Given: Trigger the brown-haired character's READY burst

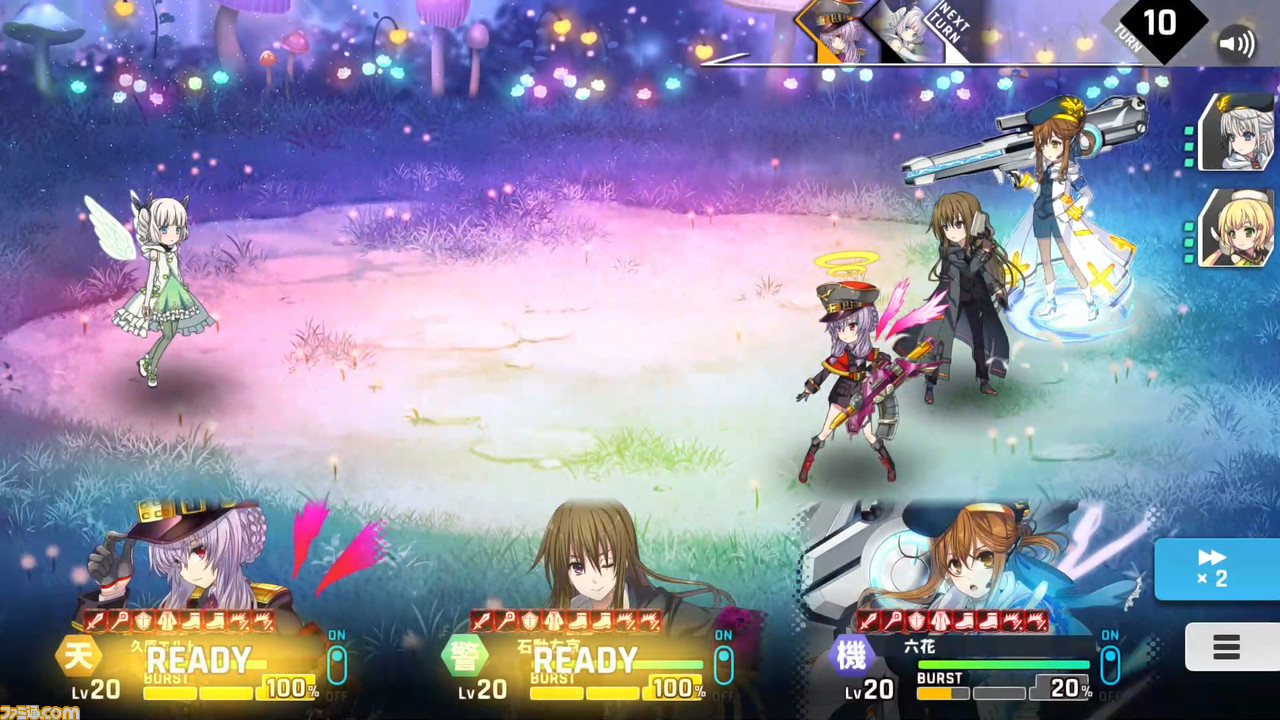Looking at the screenshot, I should 585,660.
